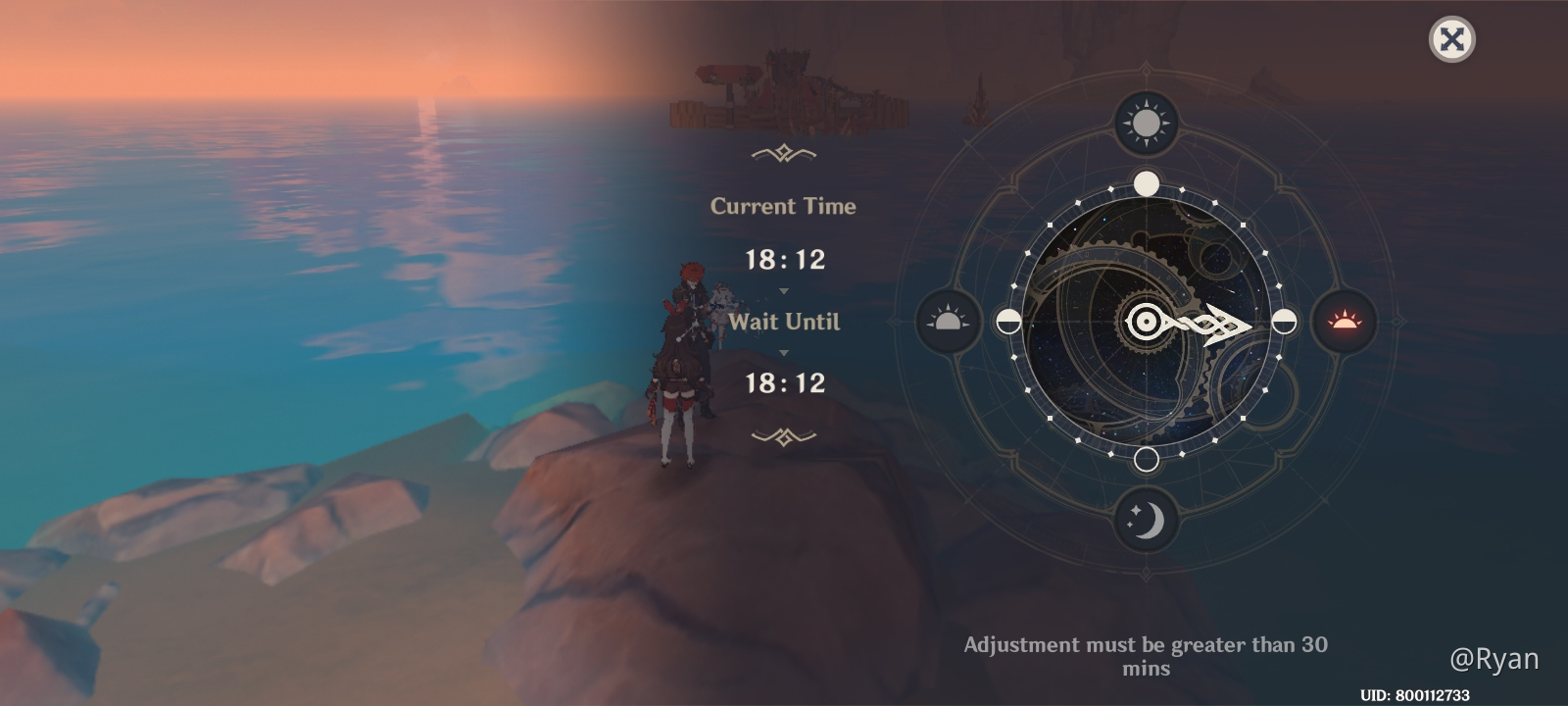The image size is (1568, 706).
Task: Click the small arrow under Current Time
Action: point(784,289)
